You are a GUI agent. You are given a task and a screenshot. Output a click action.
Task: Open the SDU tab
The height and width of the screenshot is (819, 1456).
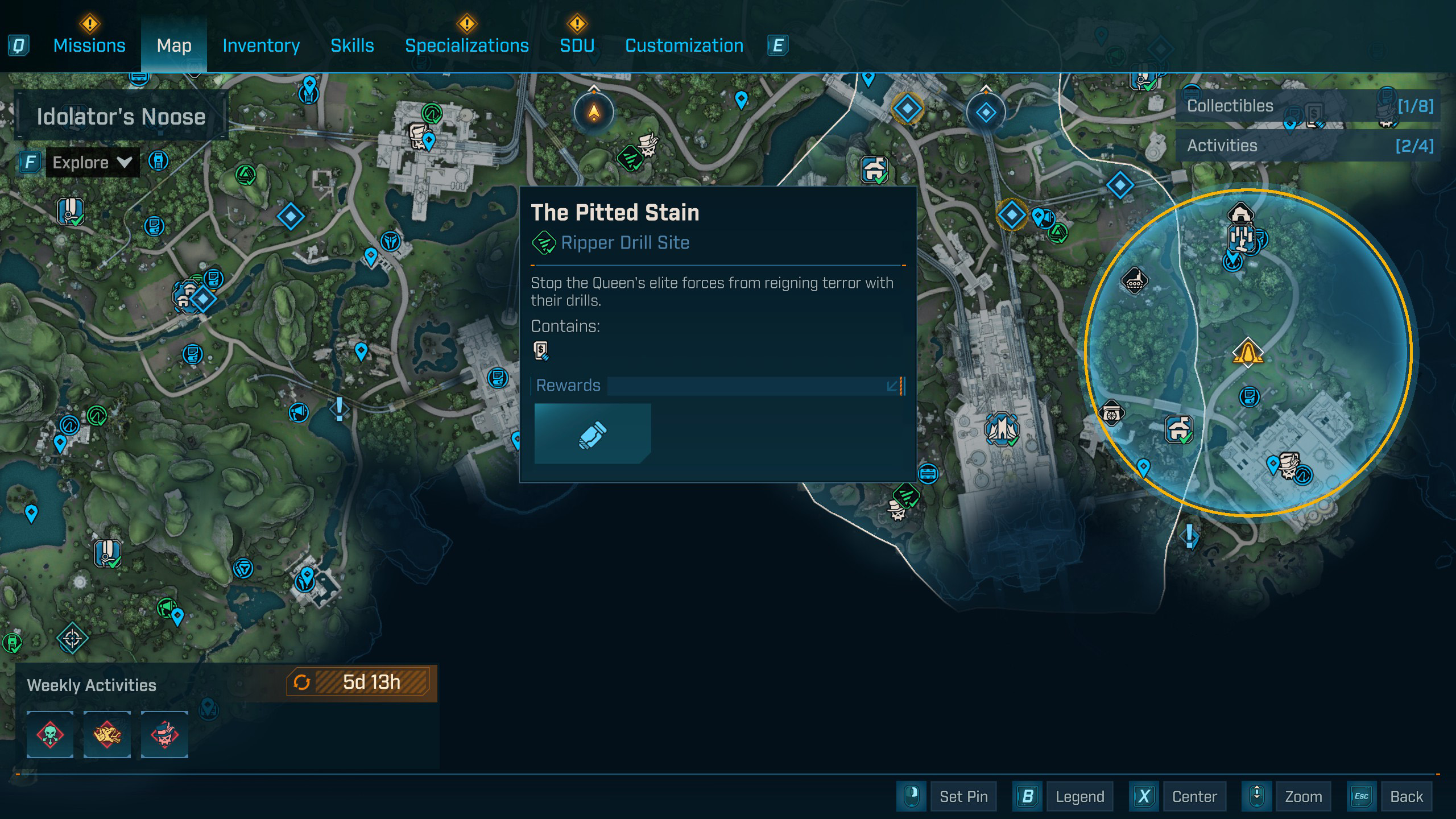(577, 45)
